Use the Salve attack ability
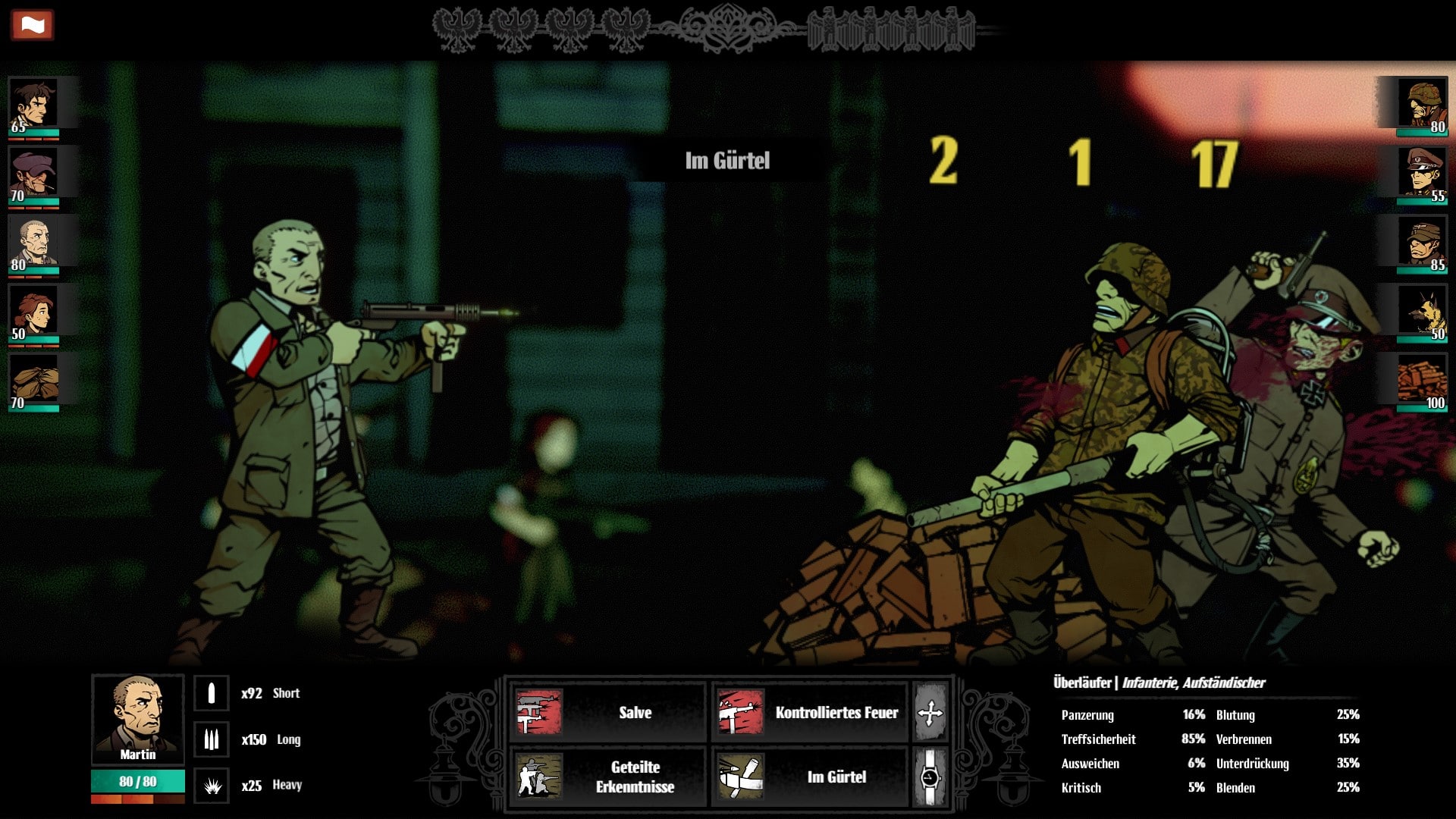This screenshot has width=1456, height=819. tap(607, 712)
